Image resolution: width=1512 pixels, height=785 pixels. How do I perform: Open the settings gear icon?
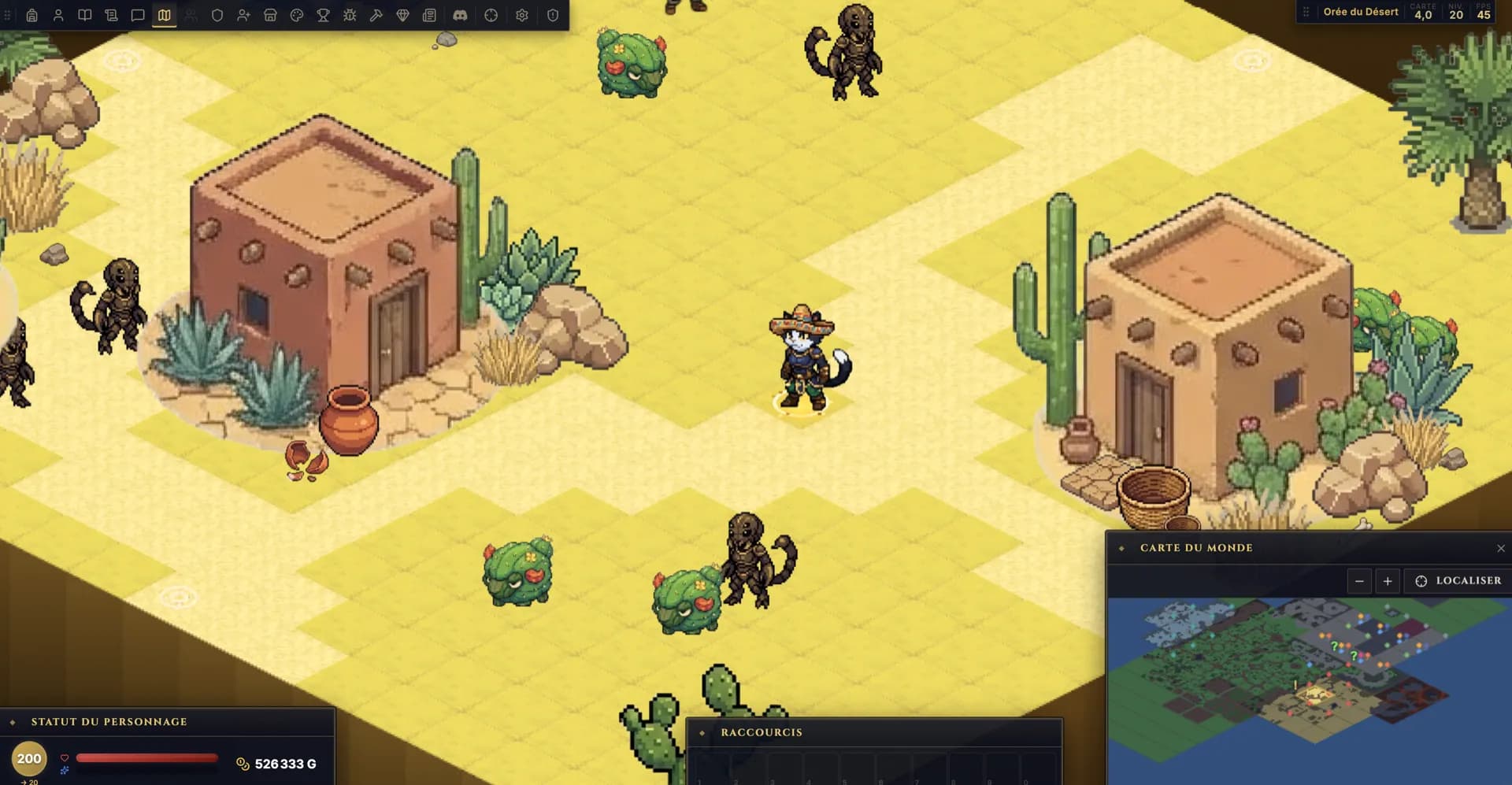point(521,15)
